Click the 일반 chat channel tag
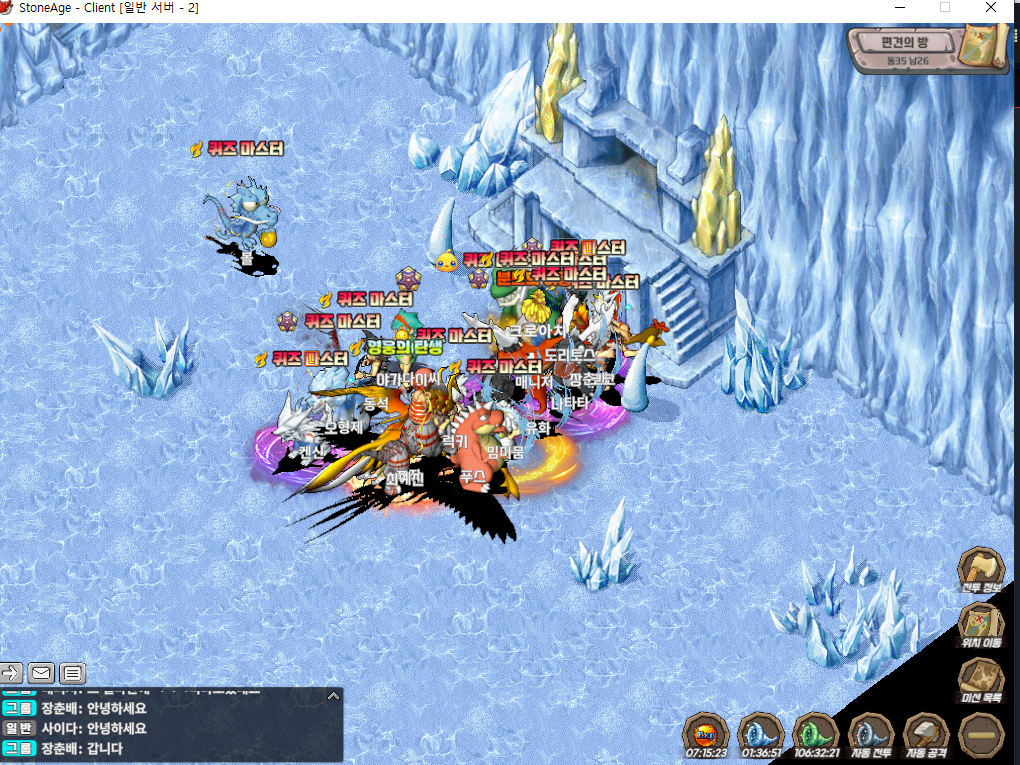This screenshot has height=765, width=1020. [19, 728]
